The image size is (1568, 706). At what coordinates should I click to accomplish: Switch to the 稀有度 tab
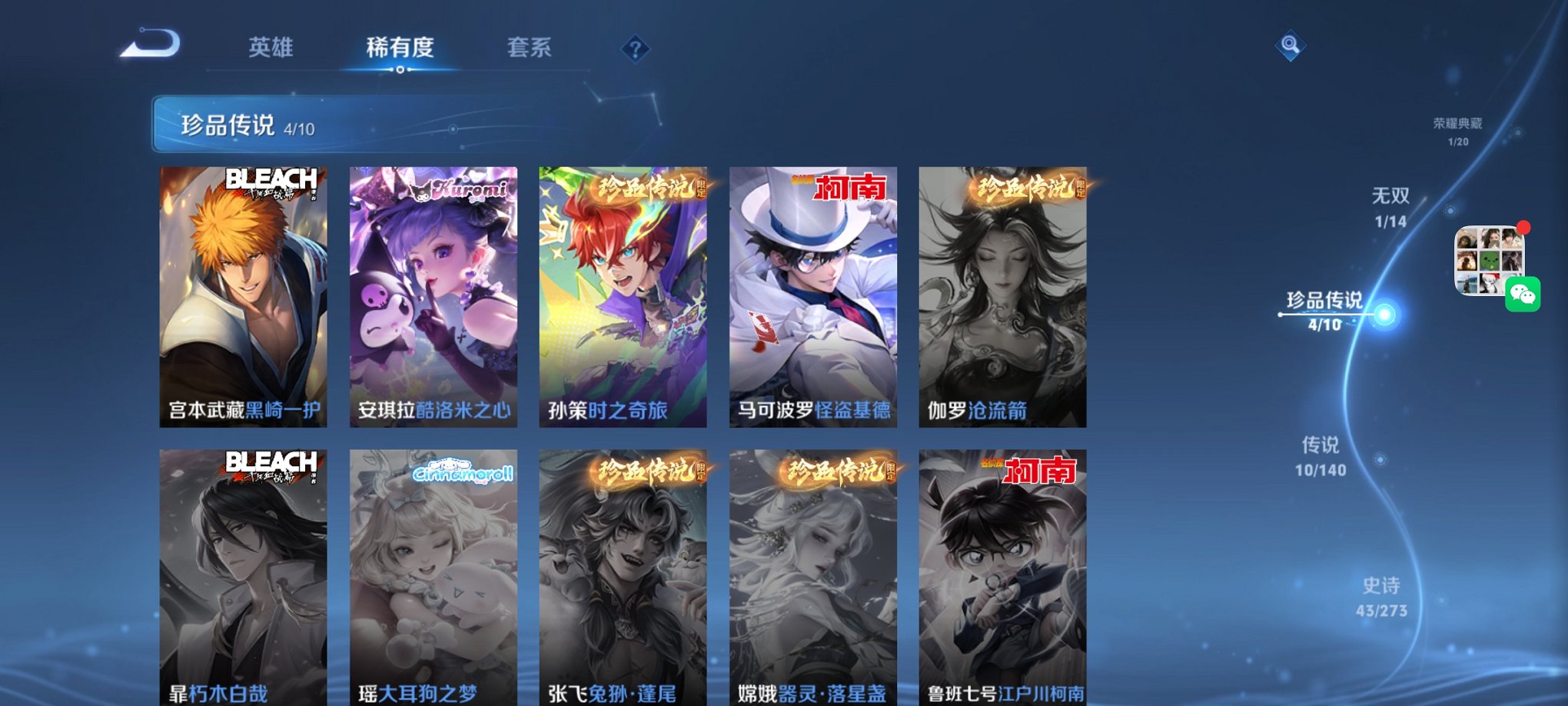click(x=399, y=48)
